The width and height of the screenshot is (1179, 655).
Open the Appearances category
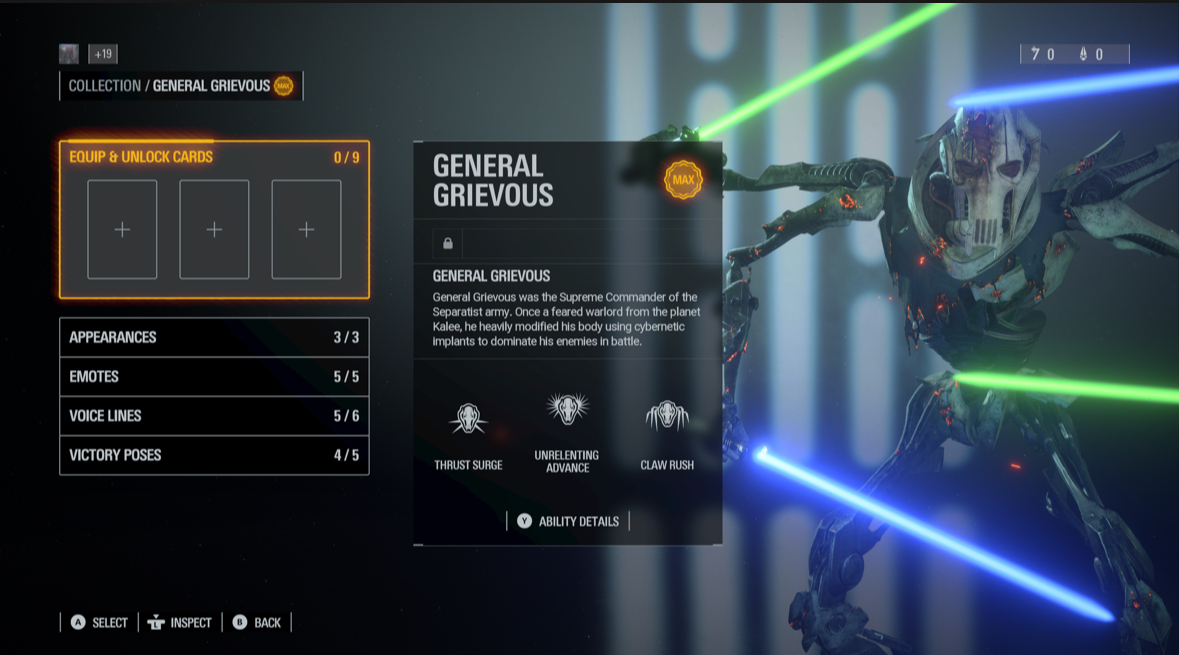pos(214,337)
